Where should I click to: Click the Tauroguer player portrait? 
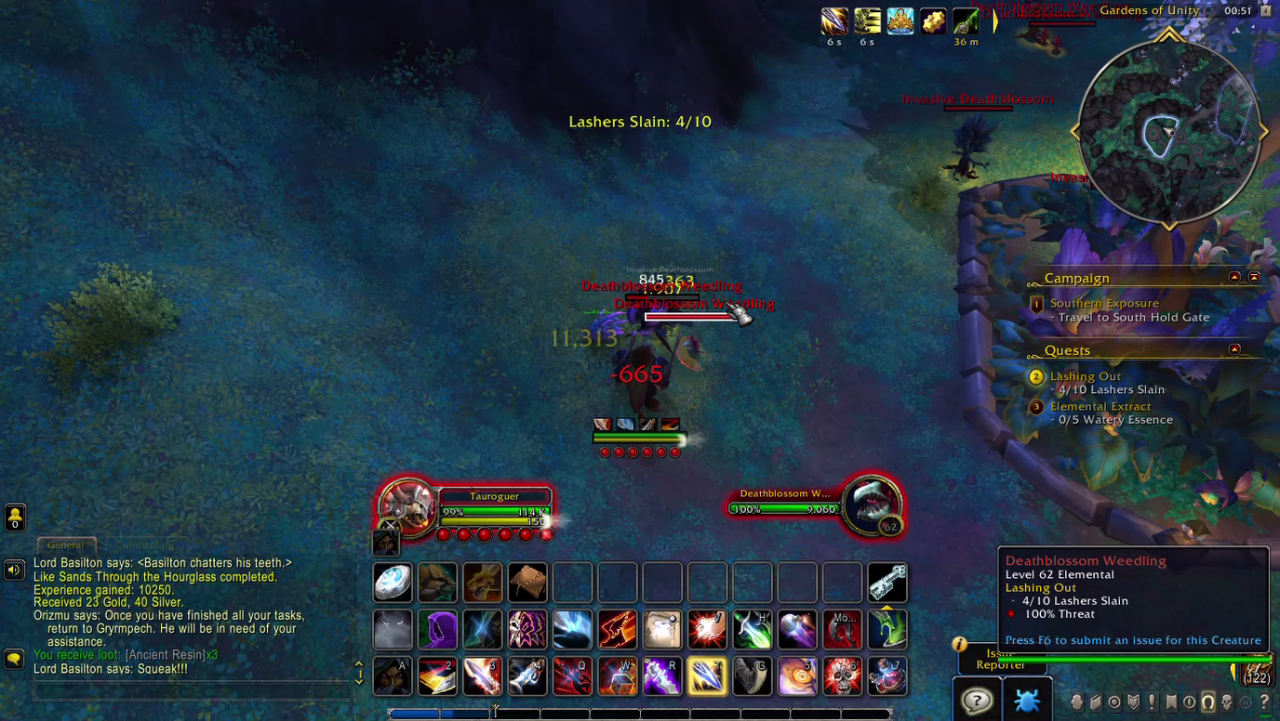pyautogui.click(x=408, y=504)
